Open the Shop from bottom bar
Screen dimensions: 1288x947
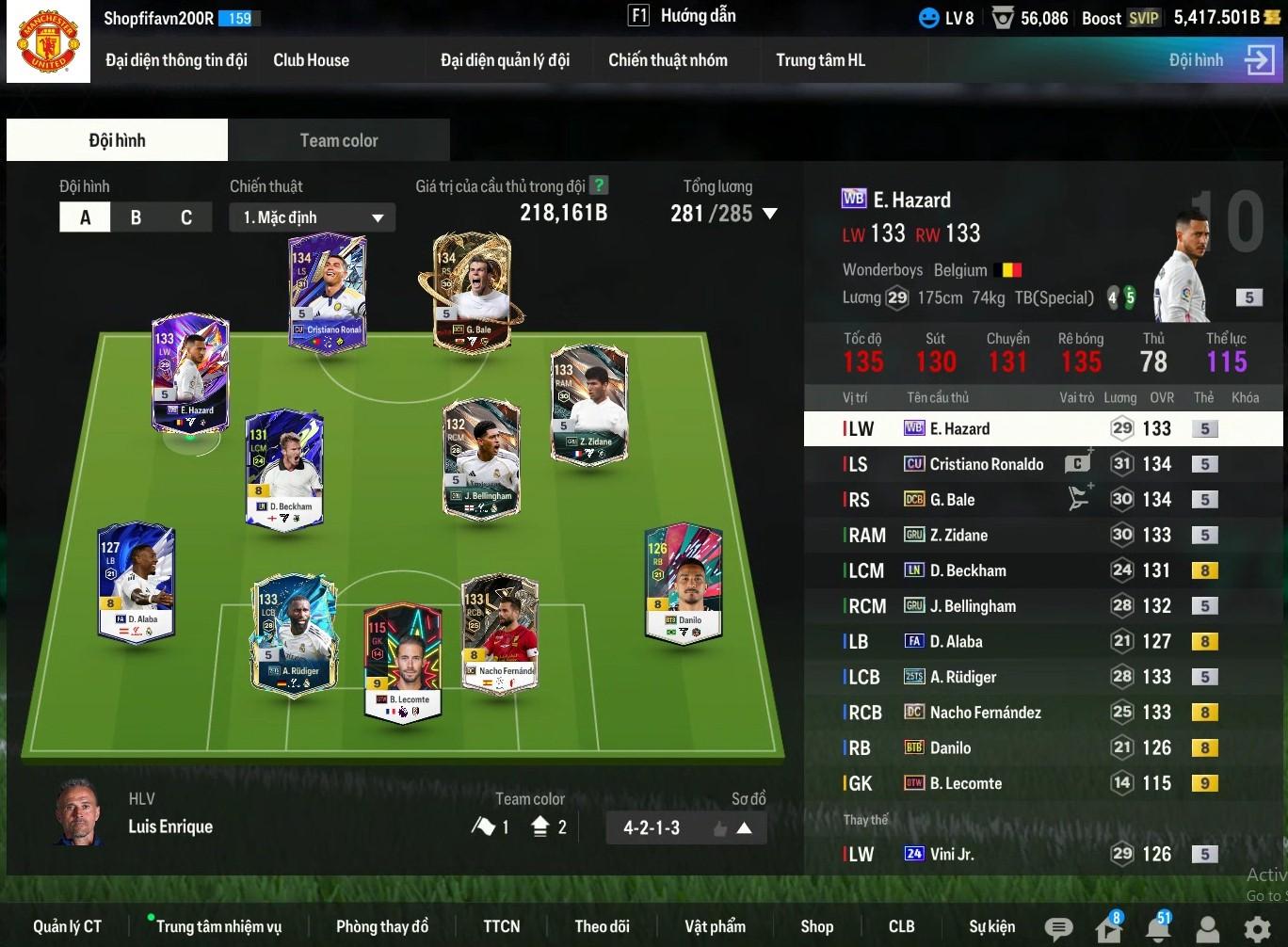(x=816, y=926)
